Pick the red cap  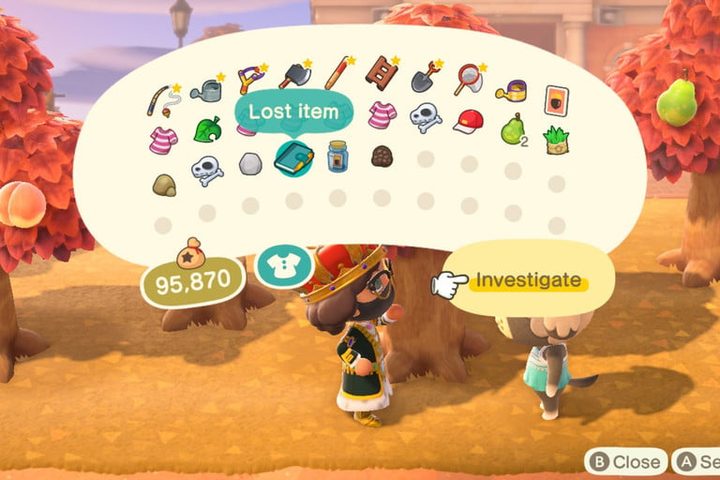(x=467, y=121)
